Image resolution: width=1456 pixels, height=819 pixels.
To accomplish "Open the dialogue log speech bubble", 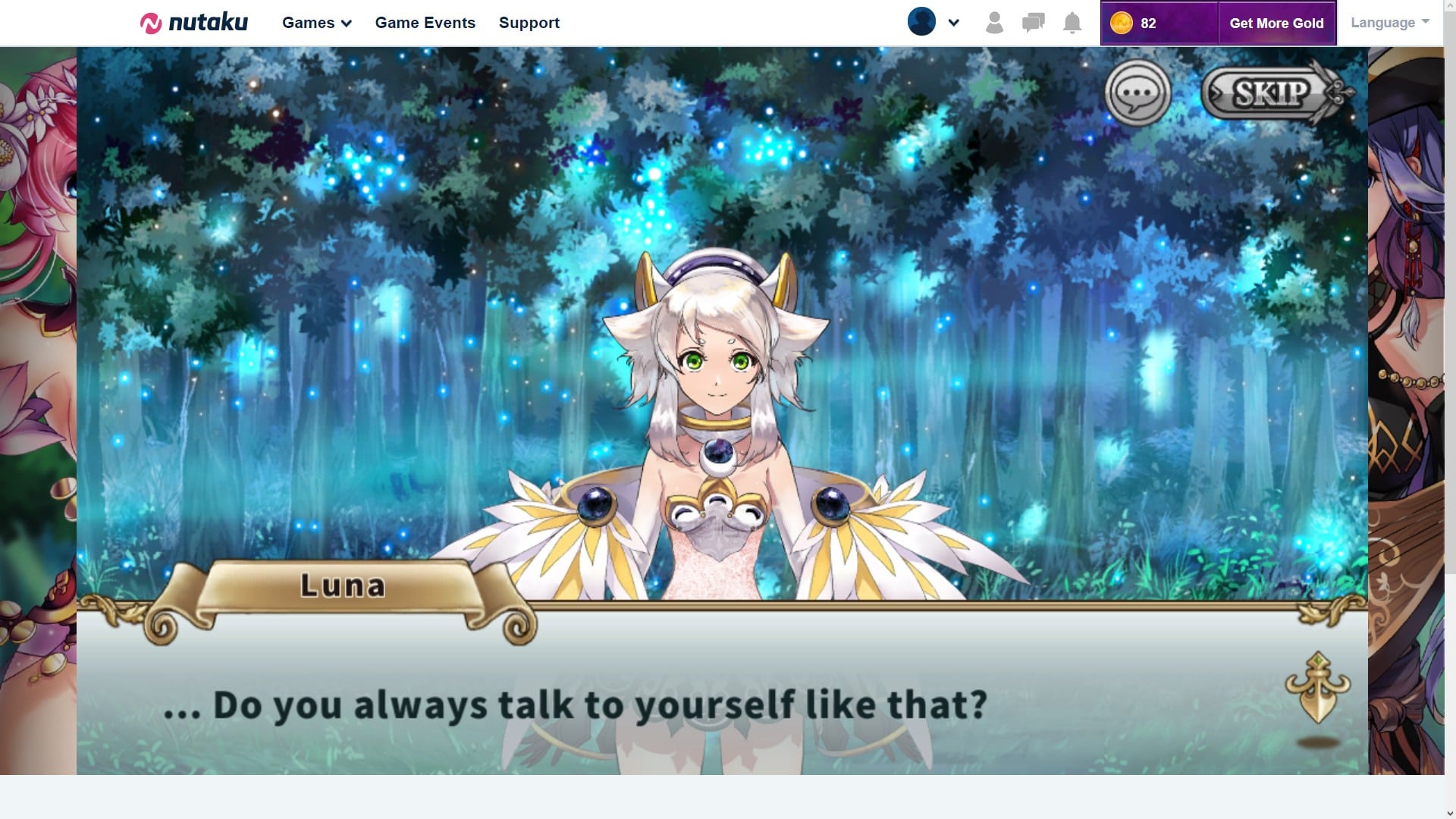I will pyautogui.click(x=1137, y=93).
